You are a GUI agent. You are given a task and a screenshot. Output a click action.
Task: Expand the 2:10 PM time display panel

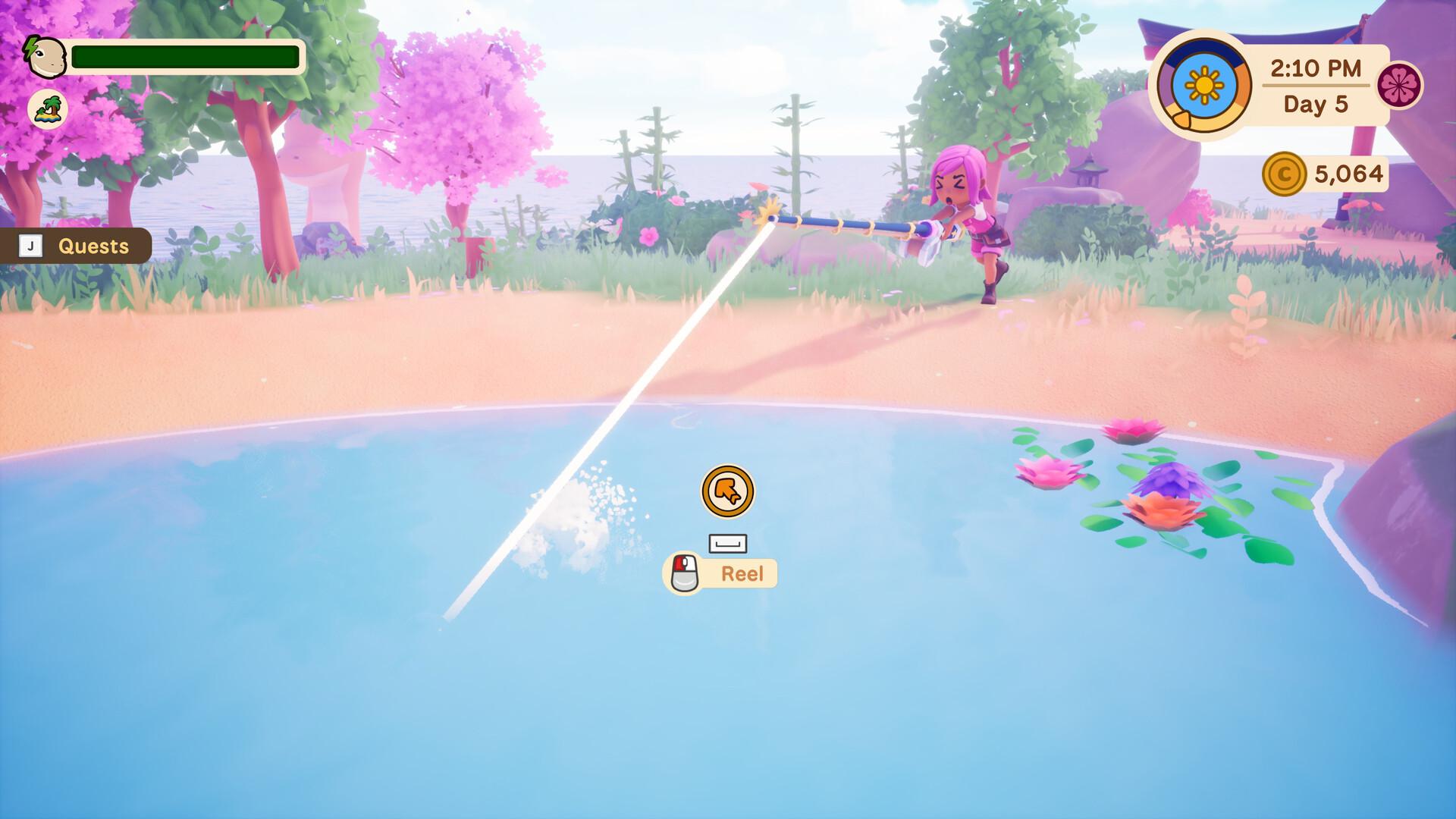click(x=1316, y=70)
